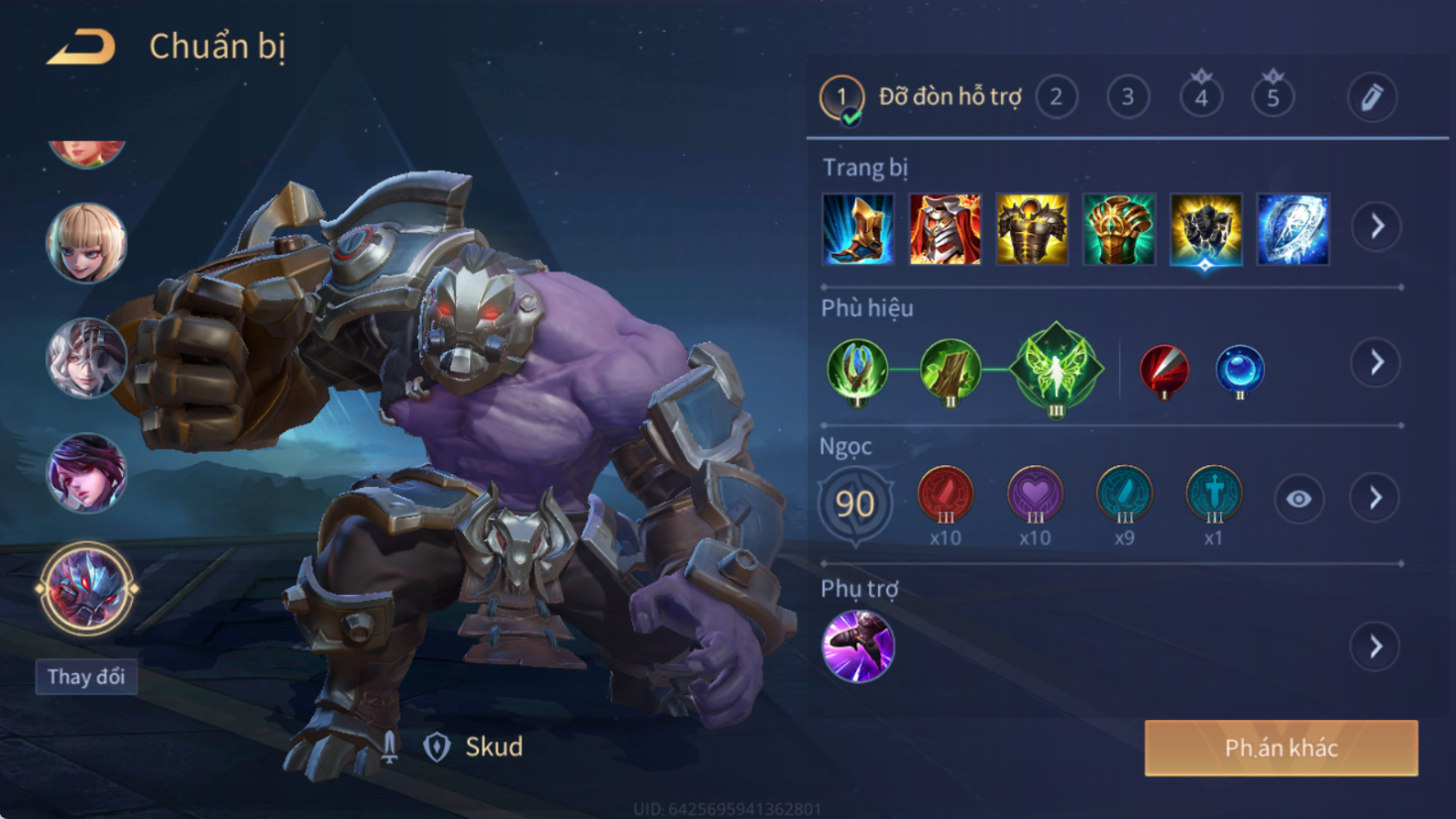Select the purple heart rune

(1035, 495)
